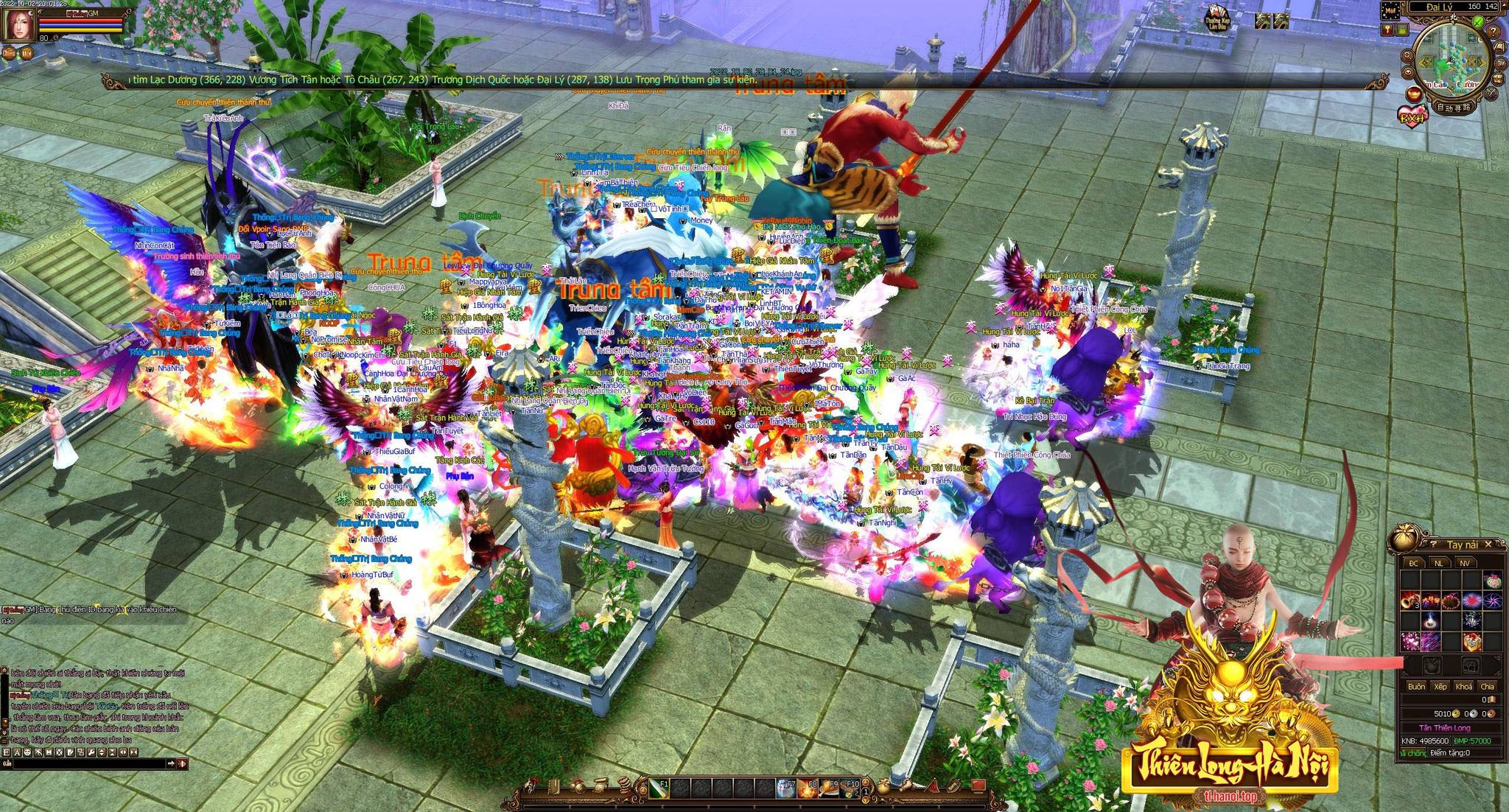Use the F9 roast chicken food slot

(x=829, y=788)
